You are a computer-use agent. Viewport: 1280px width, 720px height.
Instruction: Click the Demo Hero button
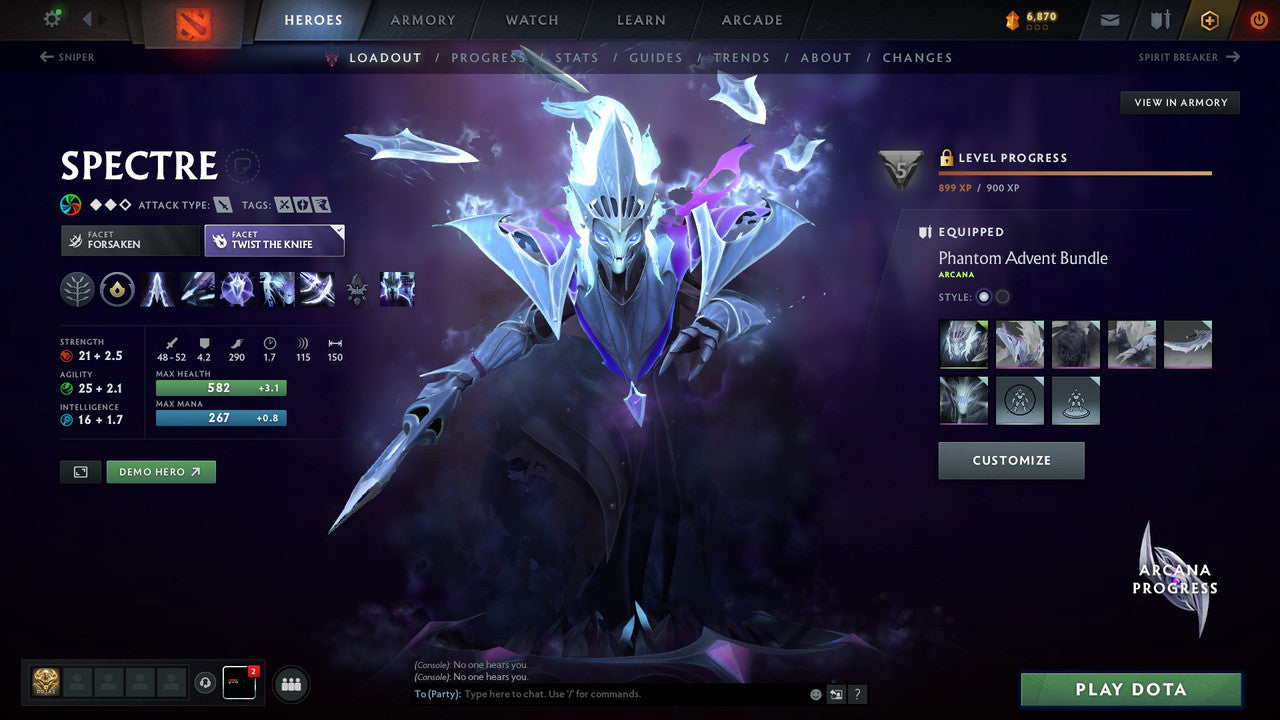[160, 471]
